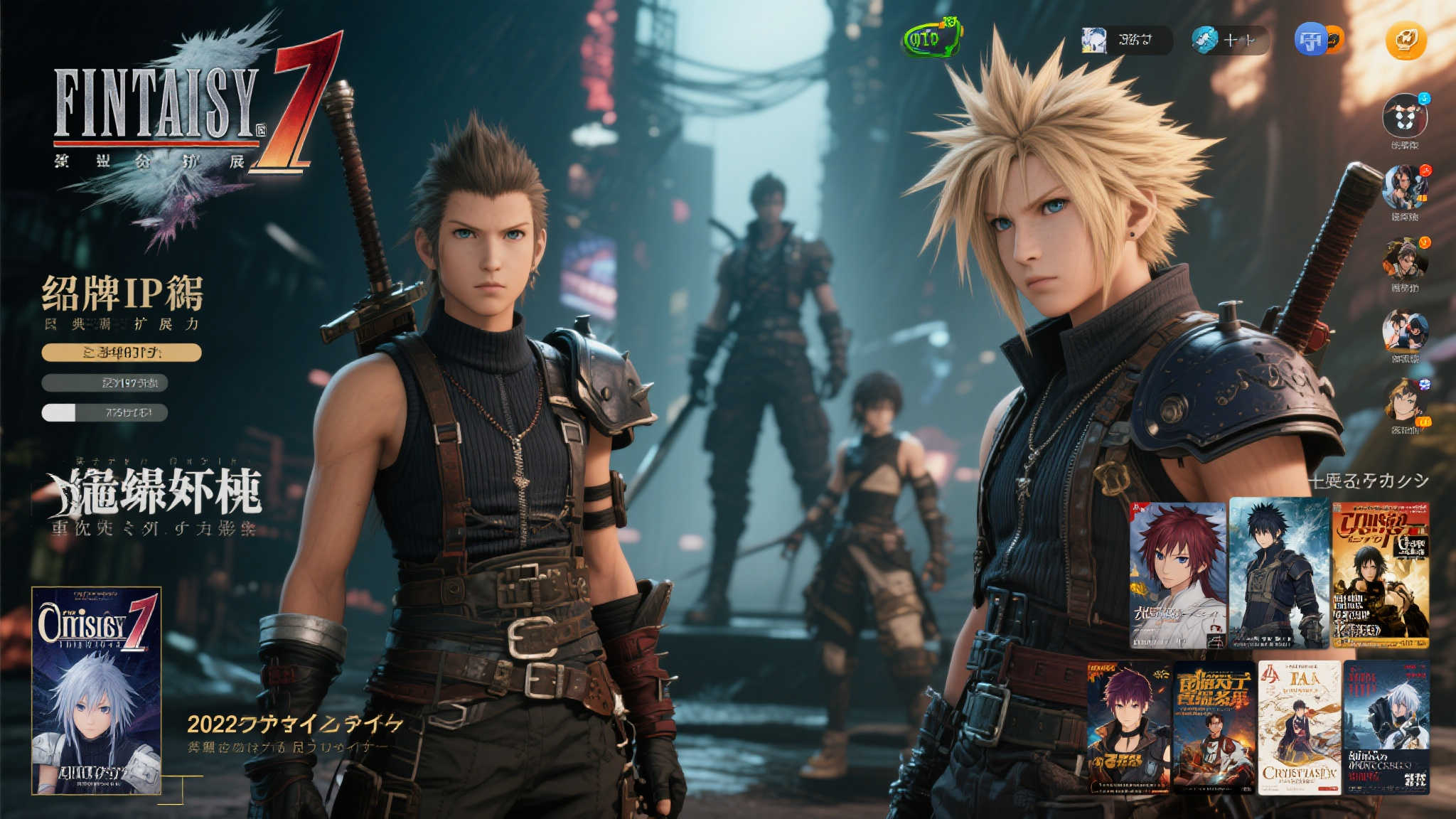The height and width of the screenshot is (819, 1456).
Task: Open the orange and gold poster card
Action: click(x=1380, y=575)
